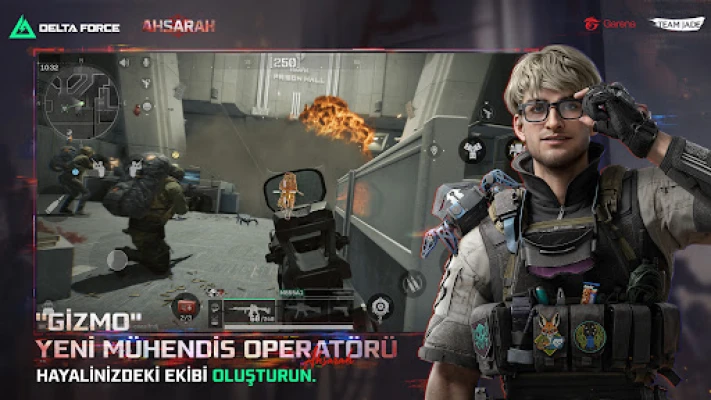Viewport: 711px width, 400px height.
Task: Tap the round vest-shaped gear icon
Action: [472, 150]
